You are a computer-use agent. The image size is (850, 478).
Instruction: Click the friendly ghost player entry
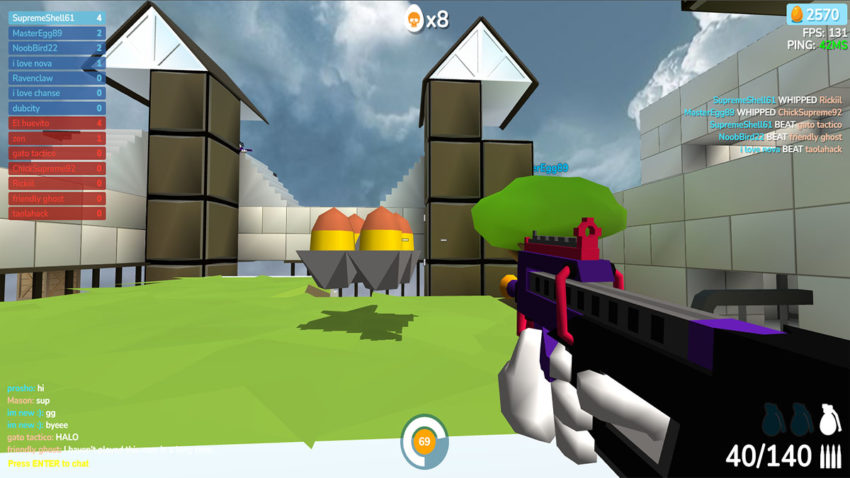coord(56,199)
